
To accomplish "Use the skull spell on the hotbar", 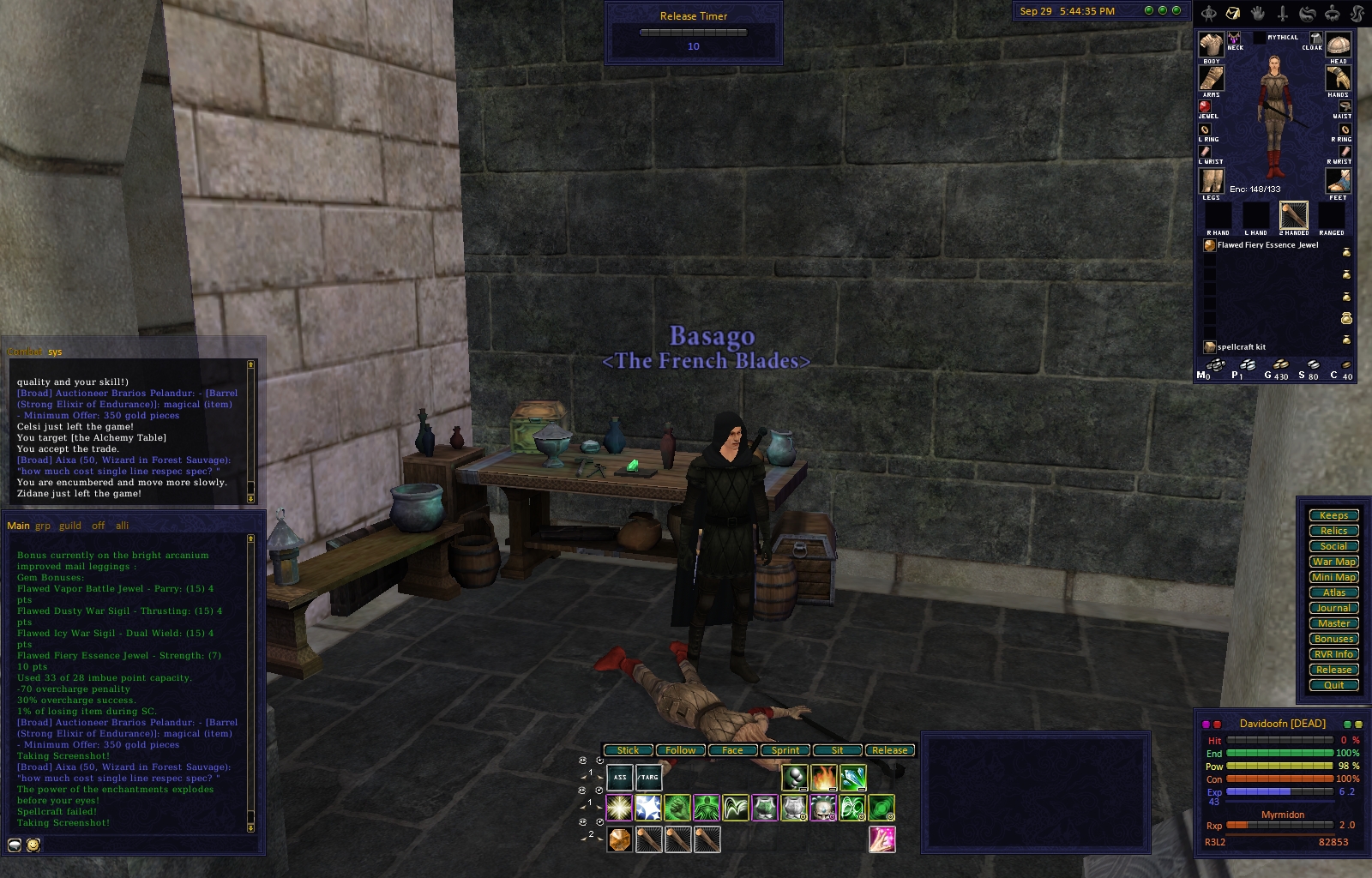I will [823, 808].
